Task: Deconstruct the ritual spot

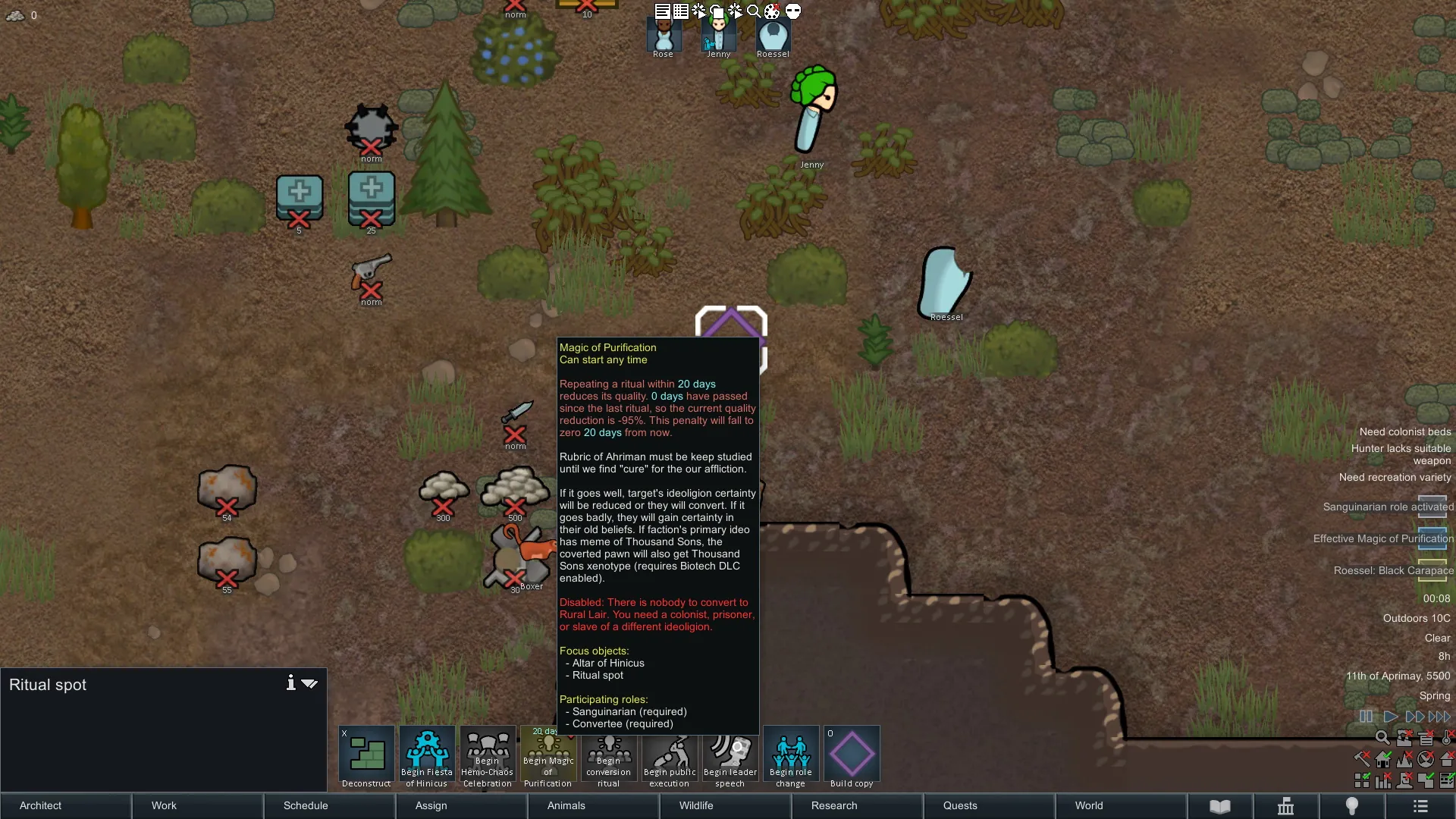Action: pos(366,757)
